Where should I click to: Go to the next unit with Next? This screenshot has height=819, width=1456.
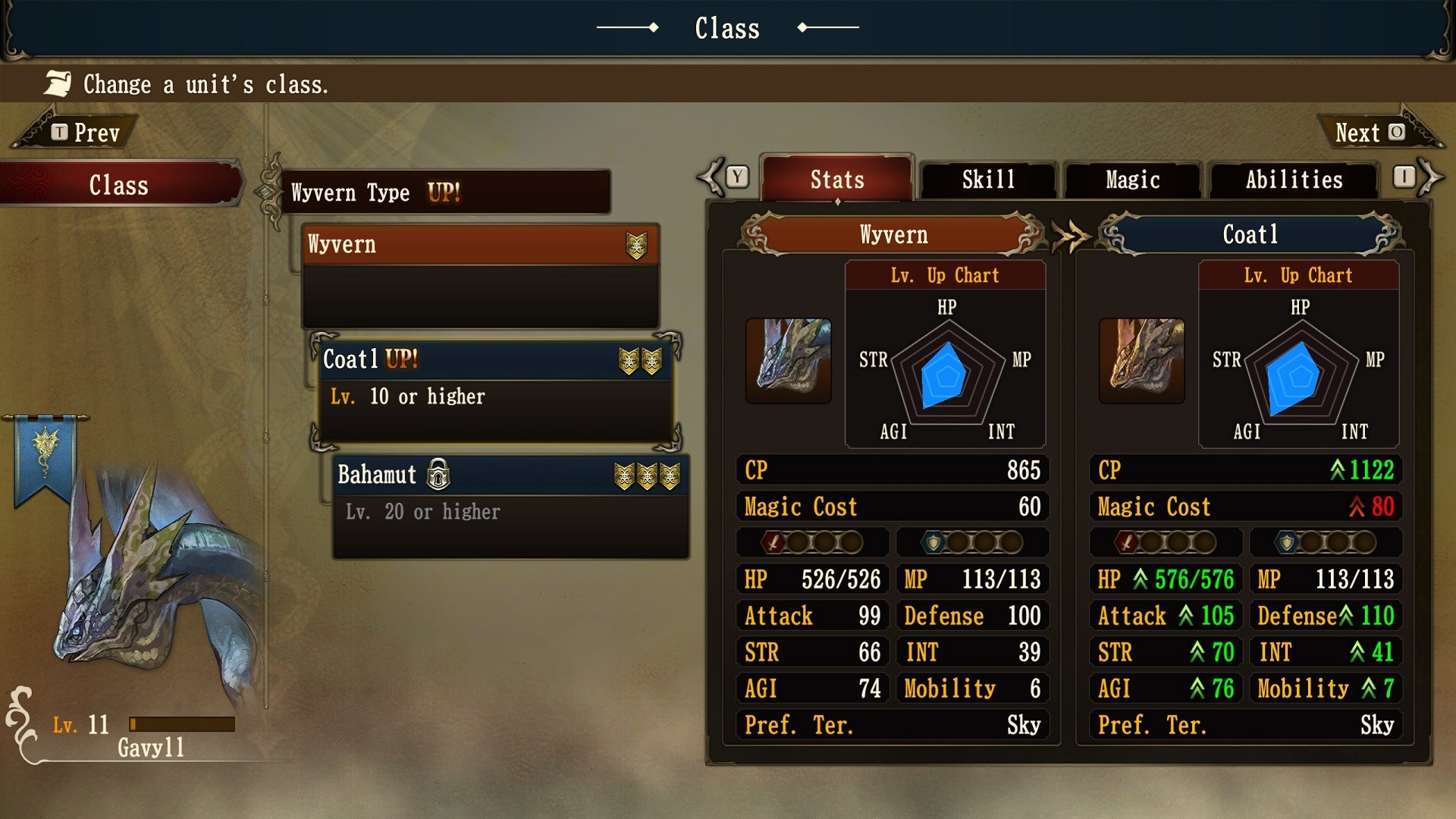[1370, 133]
